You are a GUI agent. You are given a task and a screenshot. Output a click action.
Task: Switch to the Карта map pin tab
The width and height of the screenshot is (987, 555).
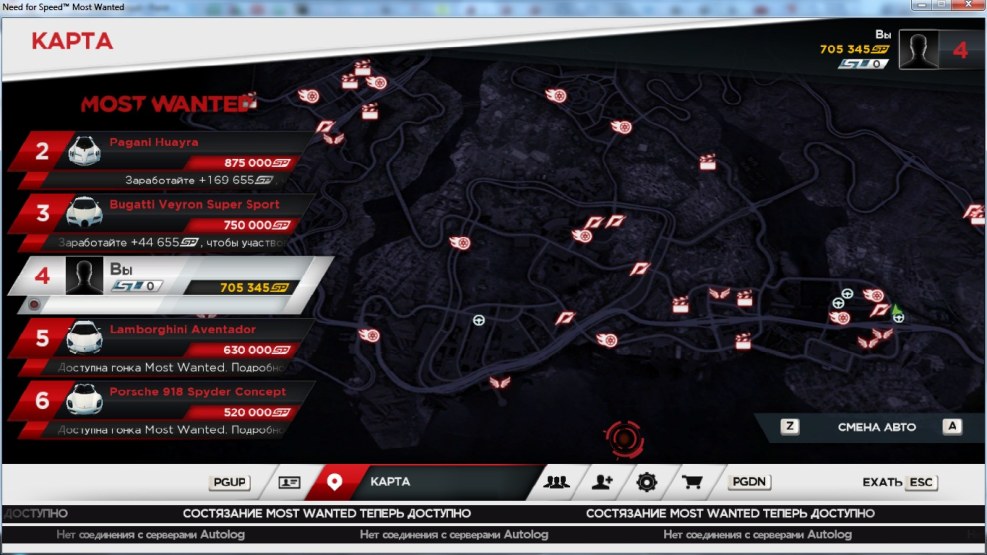(x=335, y=482)
